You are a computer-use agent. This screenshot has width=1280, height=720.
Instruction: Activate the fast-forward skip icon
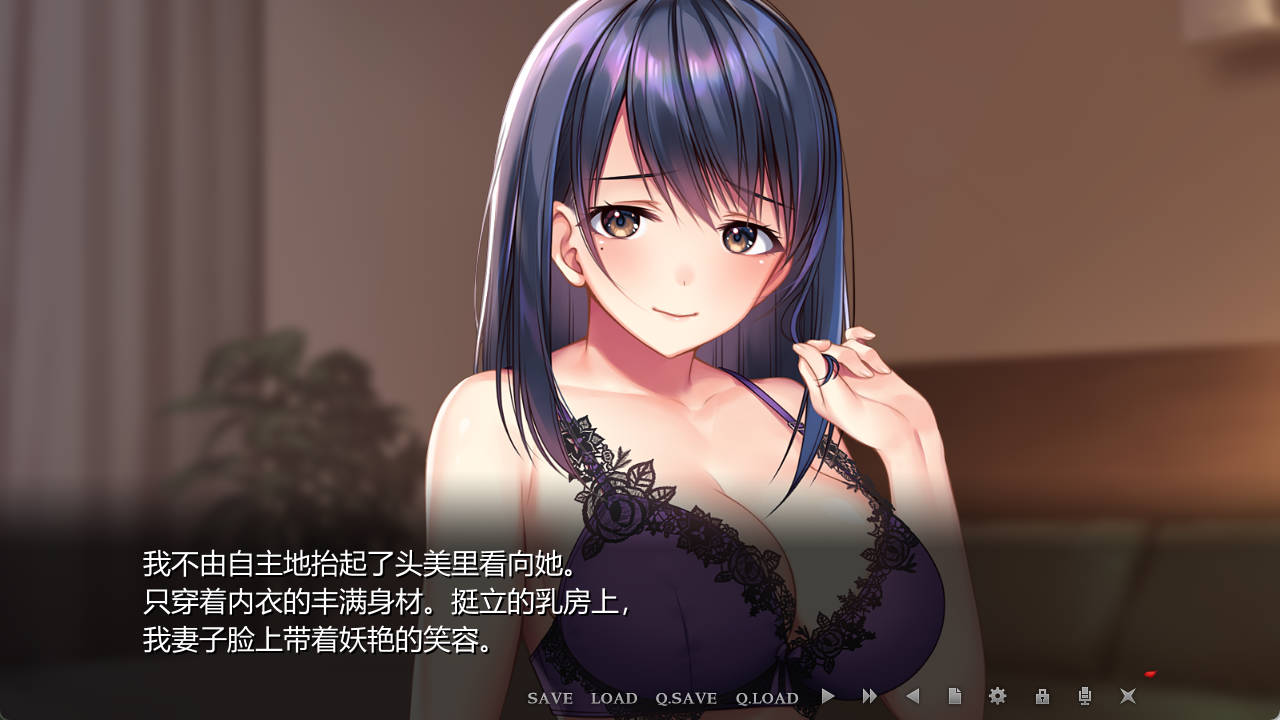(871, 698)
